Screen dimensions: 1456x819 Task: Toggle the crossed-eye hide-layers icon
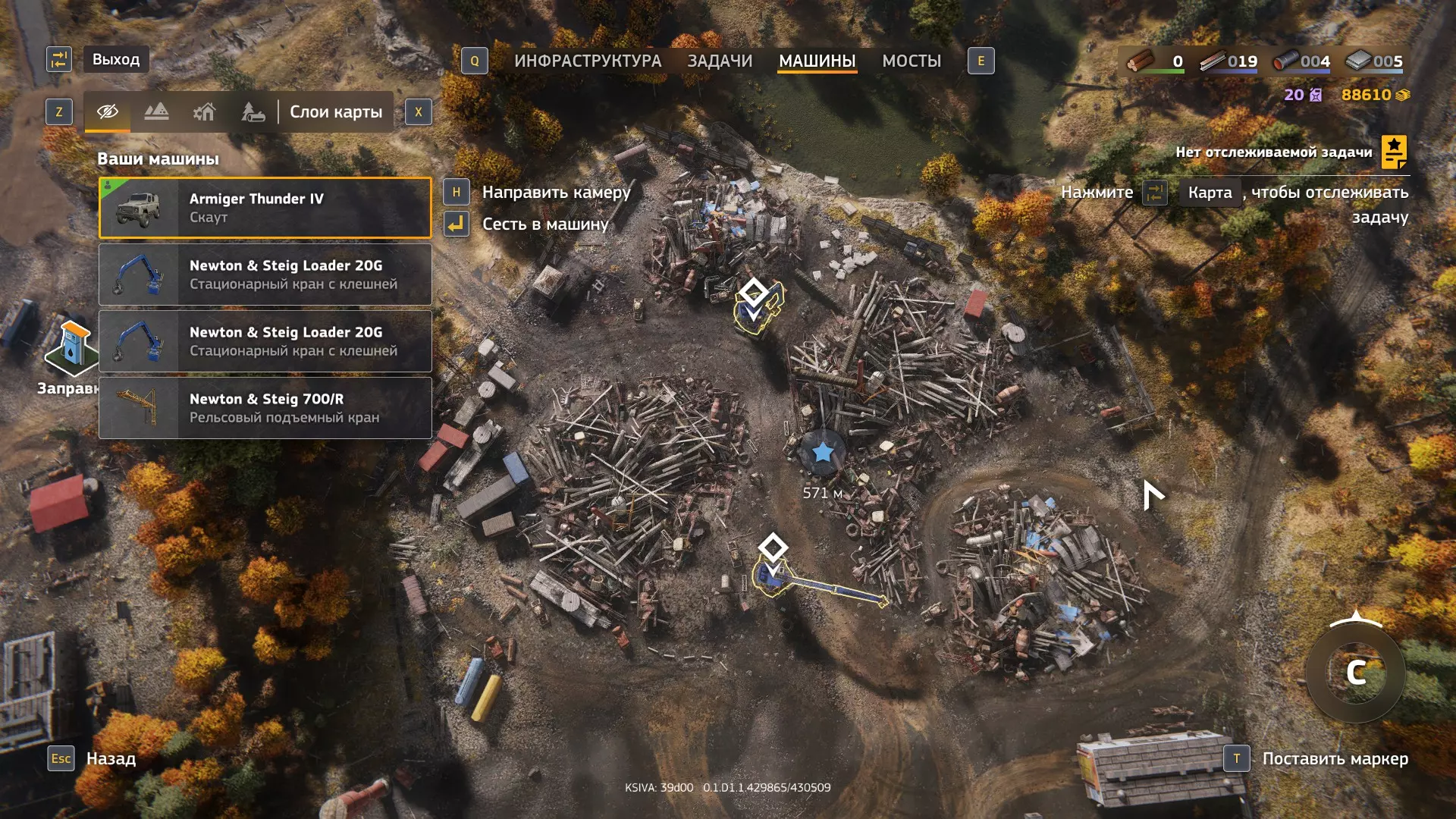tap(108, 112)
